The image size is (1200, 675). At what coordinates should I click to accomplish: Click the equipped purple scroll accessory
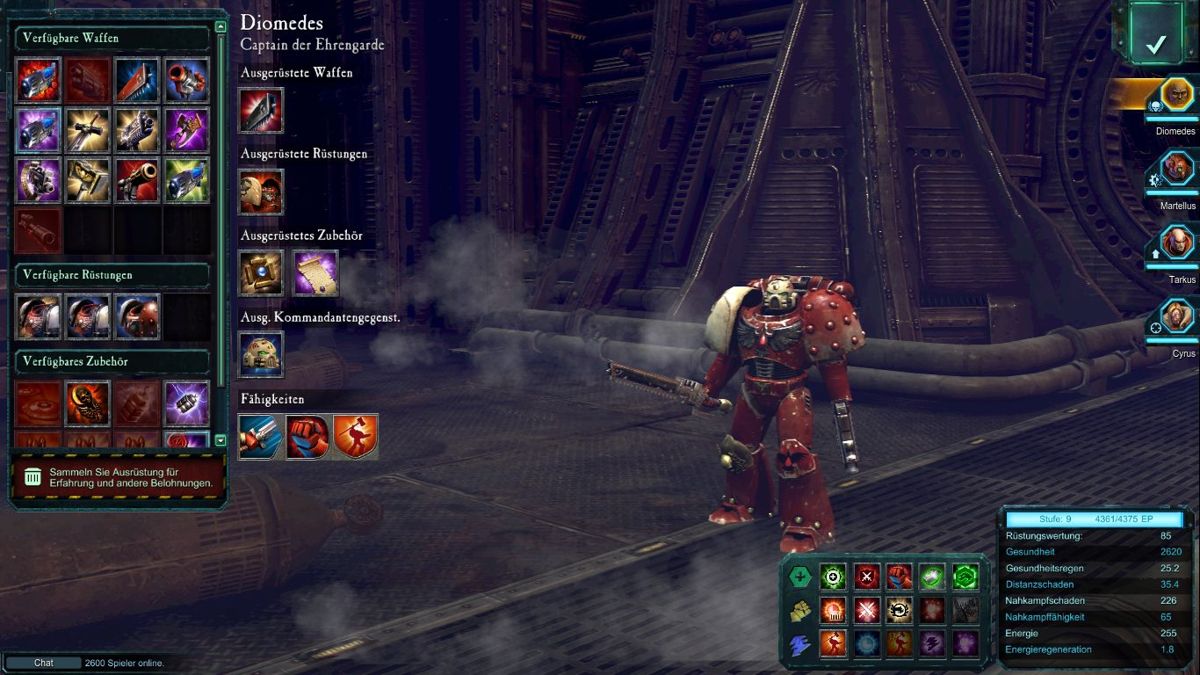(315, 273)
